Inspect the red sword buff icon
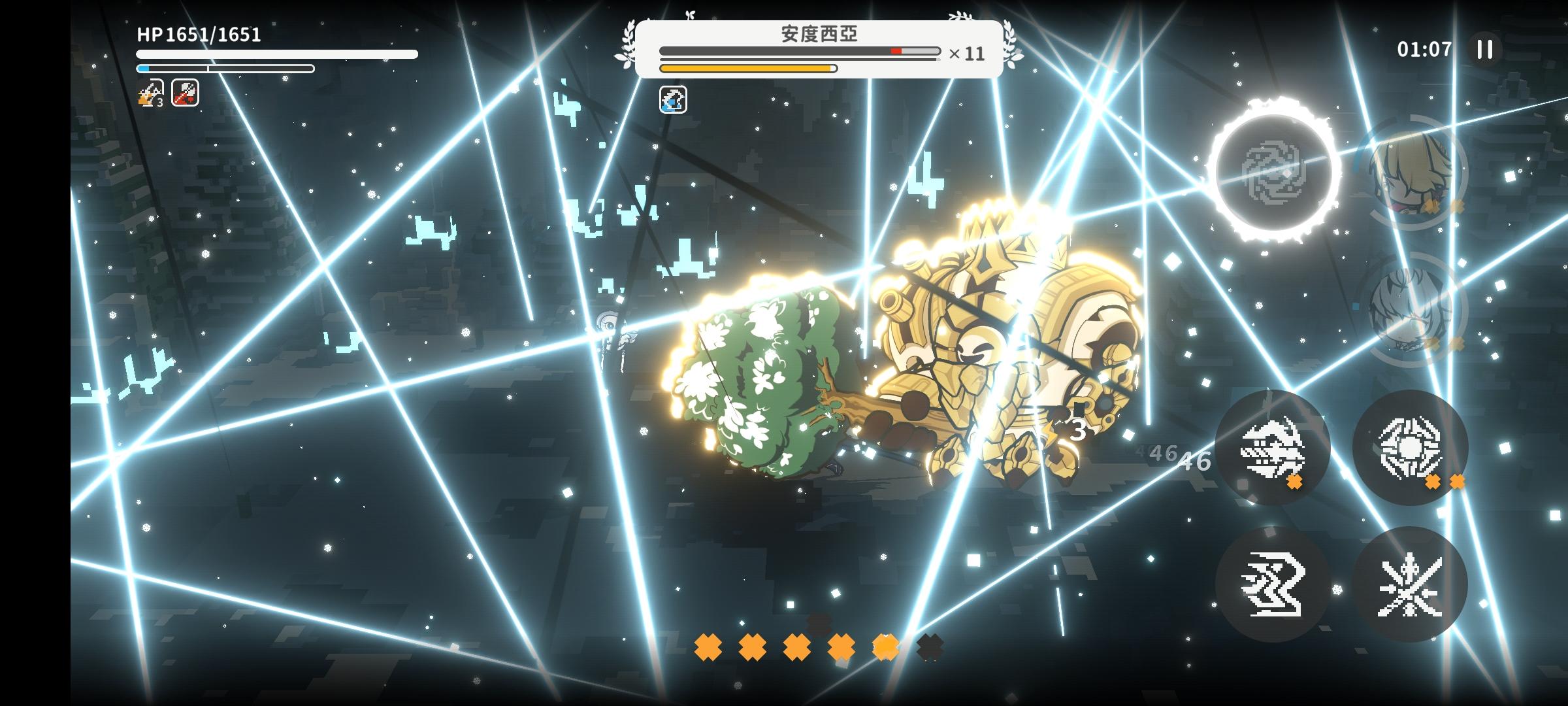Screen dimensions: 1568x706 [186, 93]
